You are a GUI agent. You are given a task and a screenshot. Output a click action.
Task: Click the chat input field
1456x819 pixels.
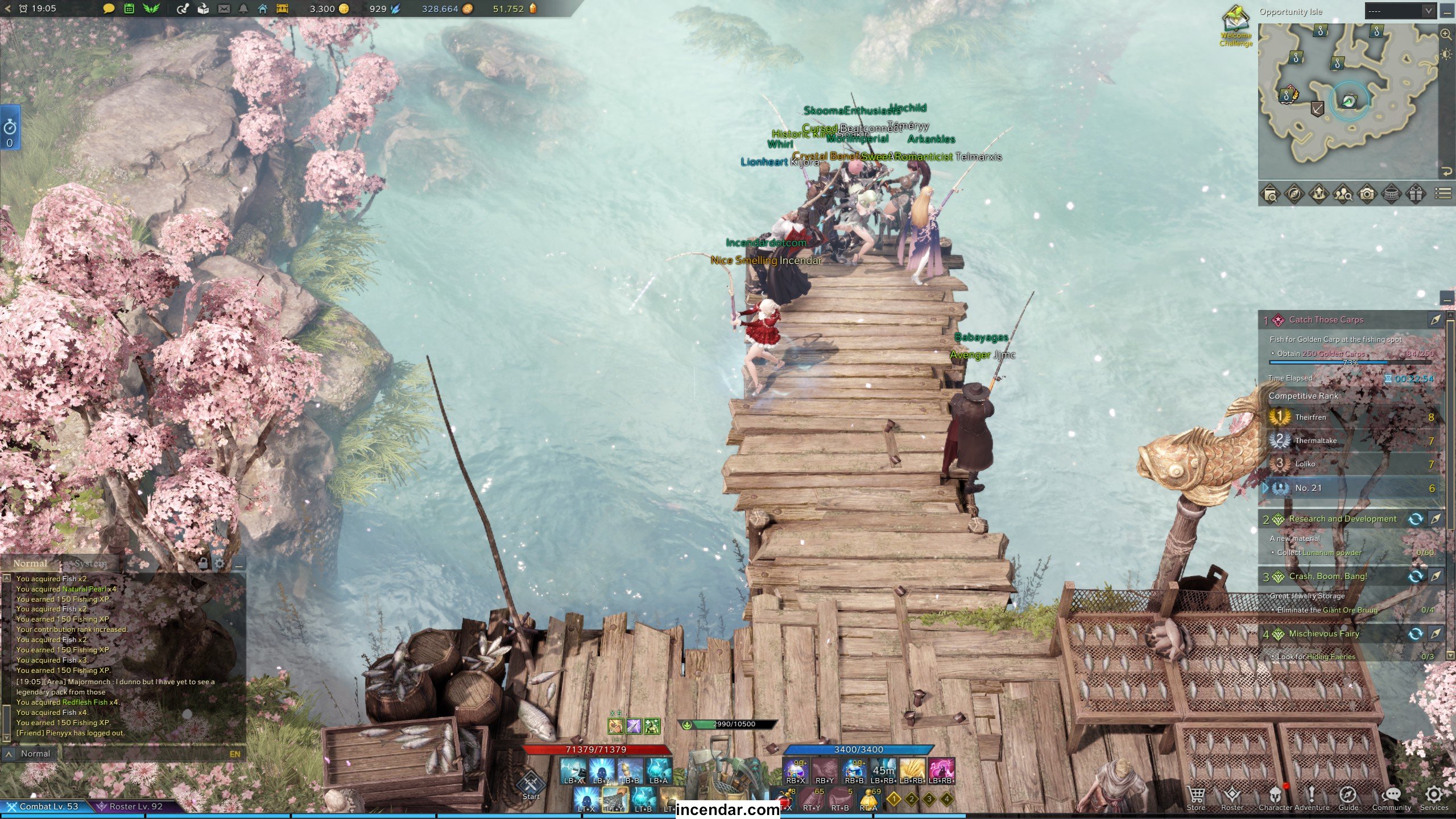coord(142,754)
